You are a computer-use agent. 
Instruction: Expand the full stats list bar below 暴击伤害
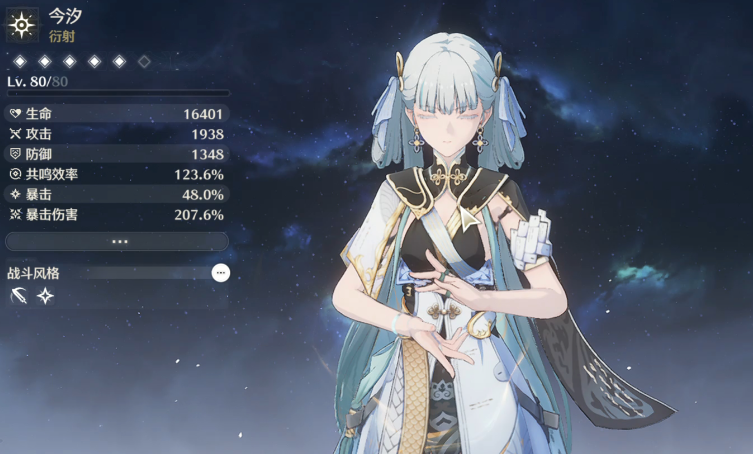118,241
